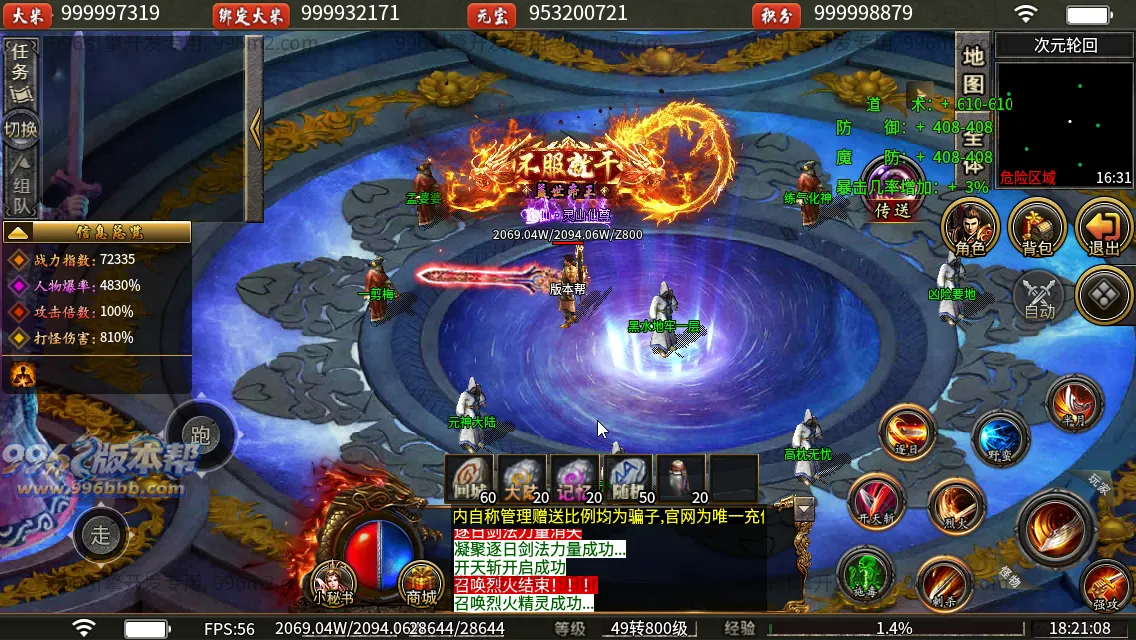Open the 背包 backpack

coord(1037,228)
